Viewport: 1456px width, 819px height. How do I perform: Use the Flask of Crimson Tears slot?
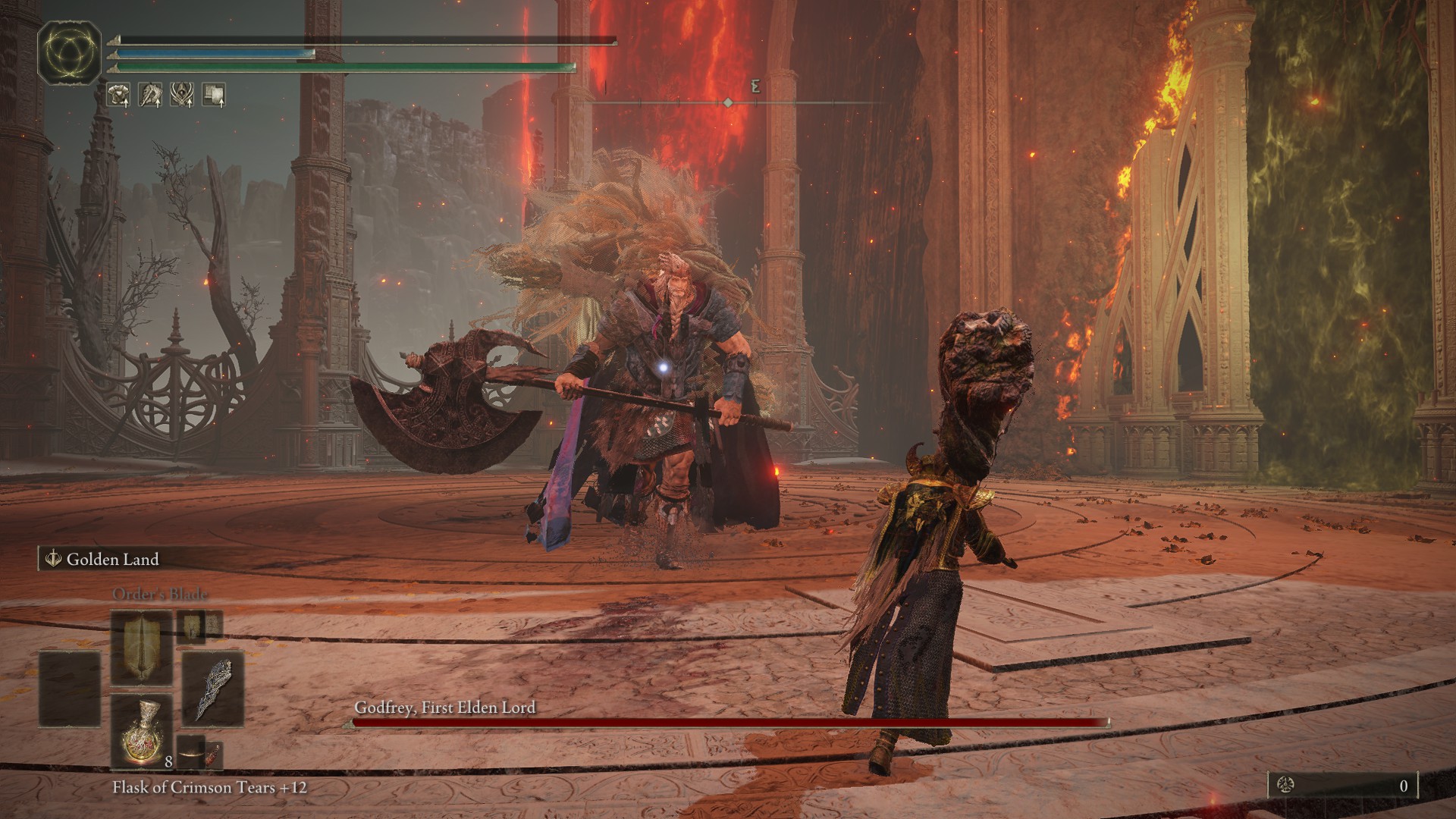[x=142, y=732]
